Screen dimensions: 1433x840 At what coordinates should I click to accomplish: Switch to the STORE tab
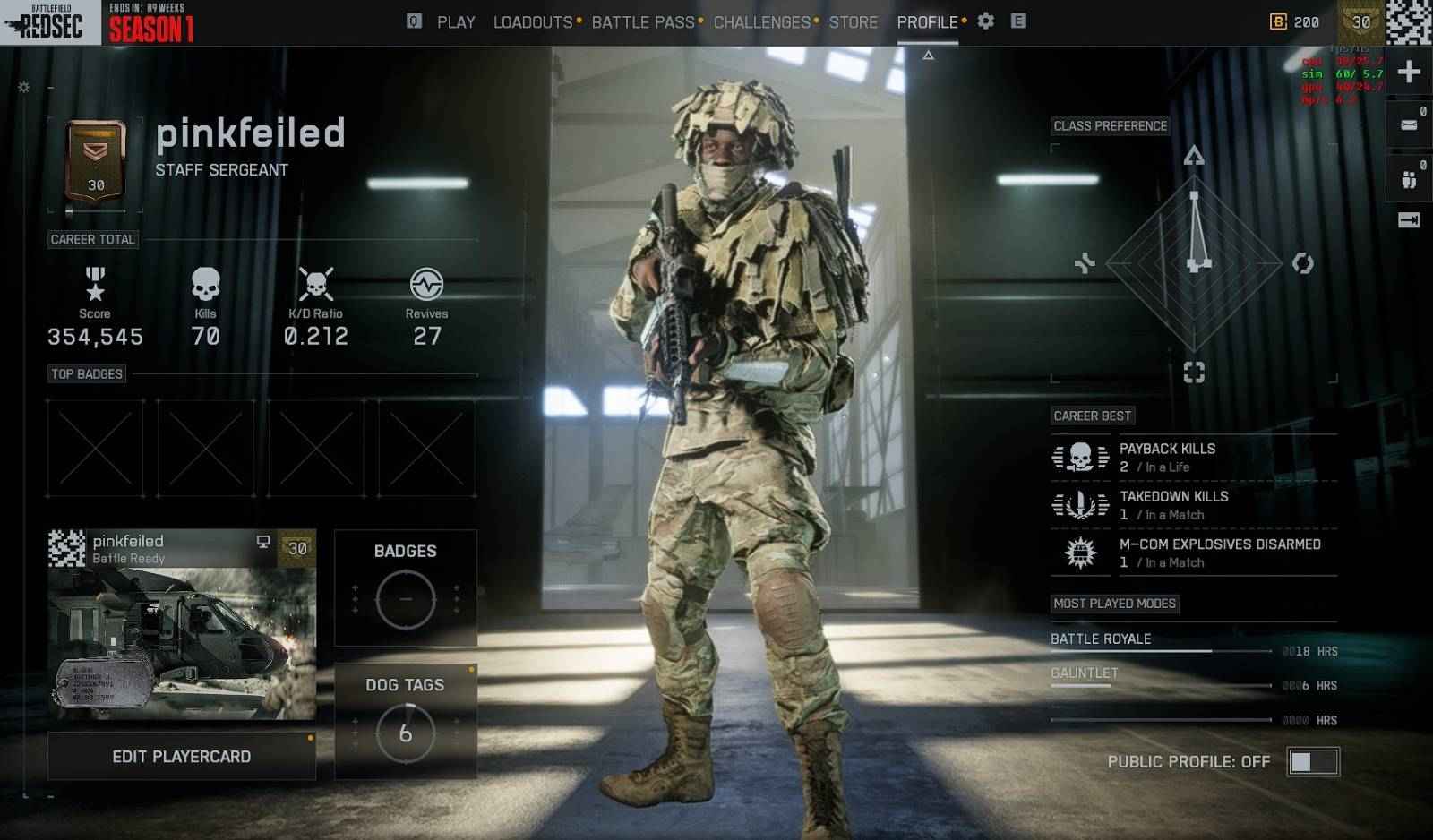(853, 21)
